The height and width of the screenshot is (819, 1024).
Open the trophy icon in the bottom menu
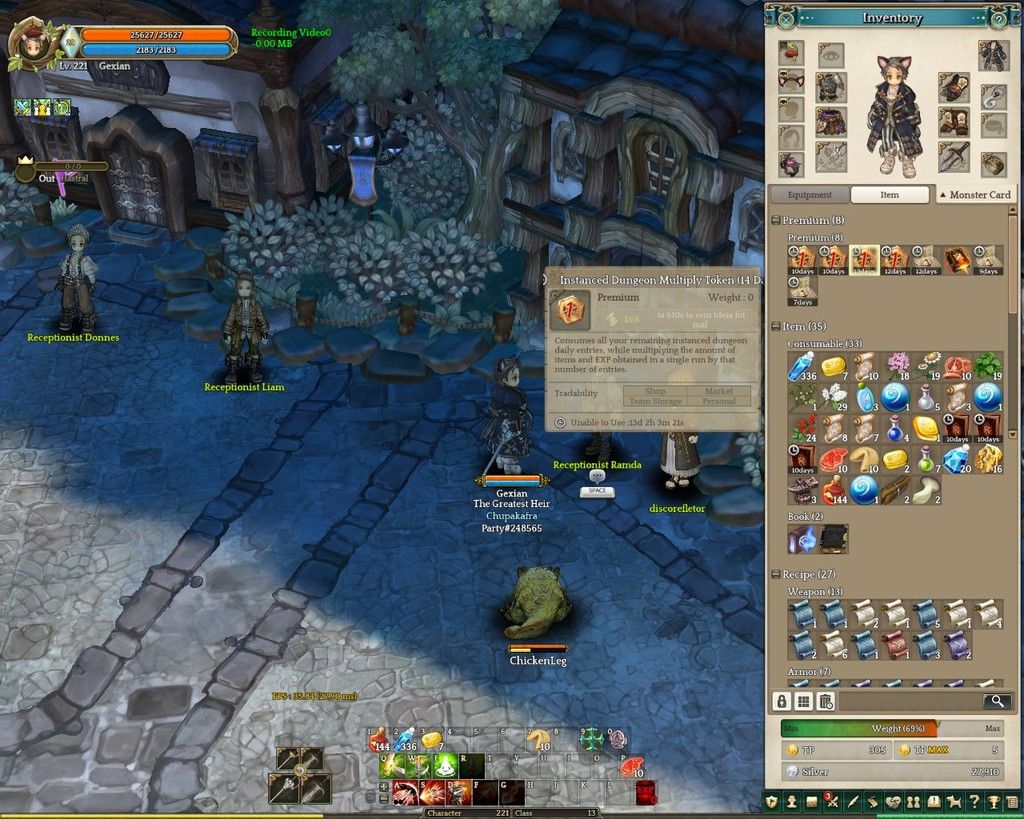pos(993,802)
